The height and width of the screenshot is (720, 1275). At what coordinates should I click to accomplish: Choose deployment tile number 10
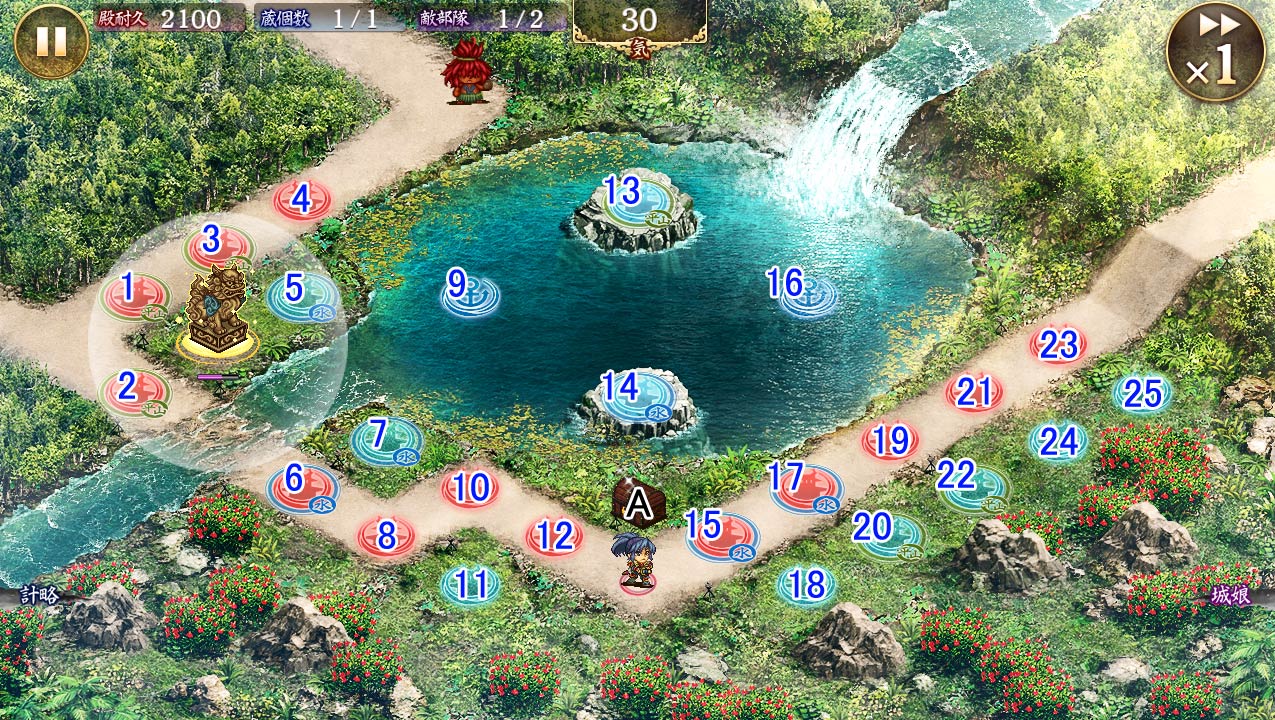coord(470,489)
